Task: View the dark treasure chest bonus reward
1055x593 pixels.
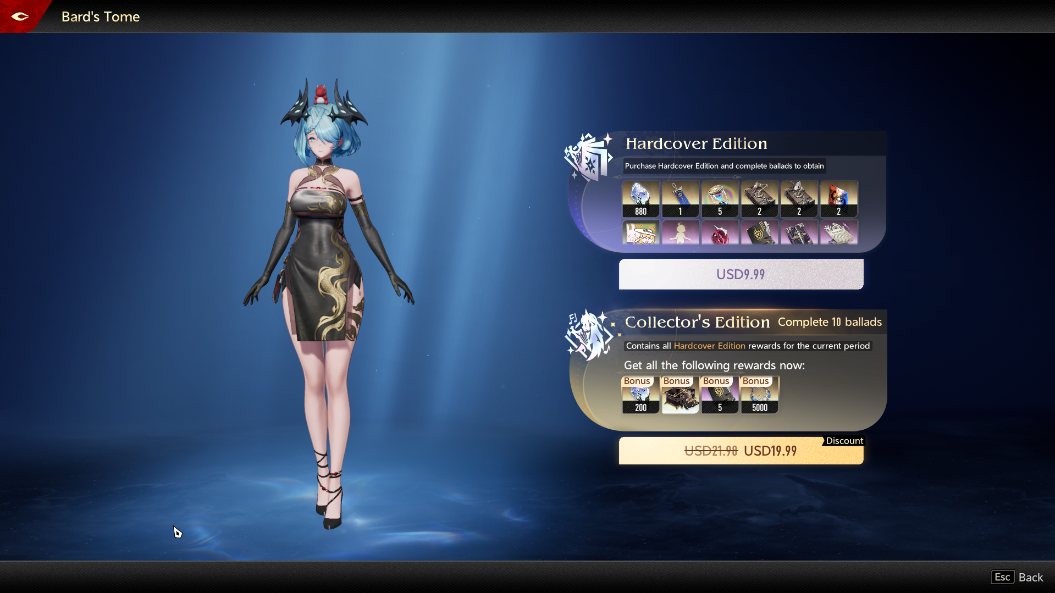Action: tap(680, 395)
